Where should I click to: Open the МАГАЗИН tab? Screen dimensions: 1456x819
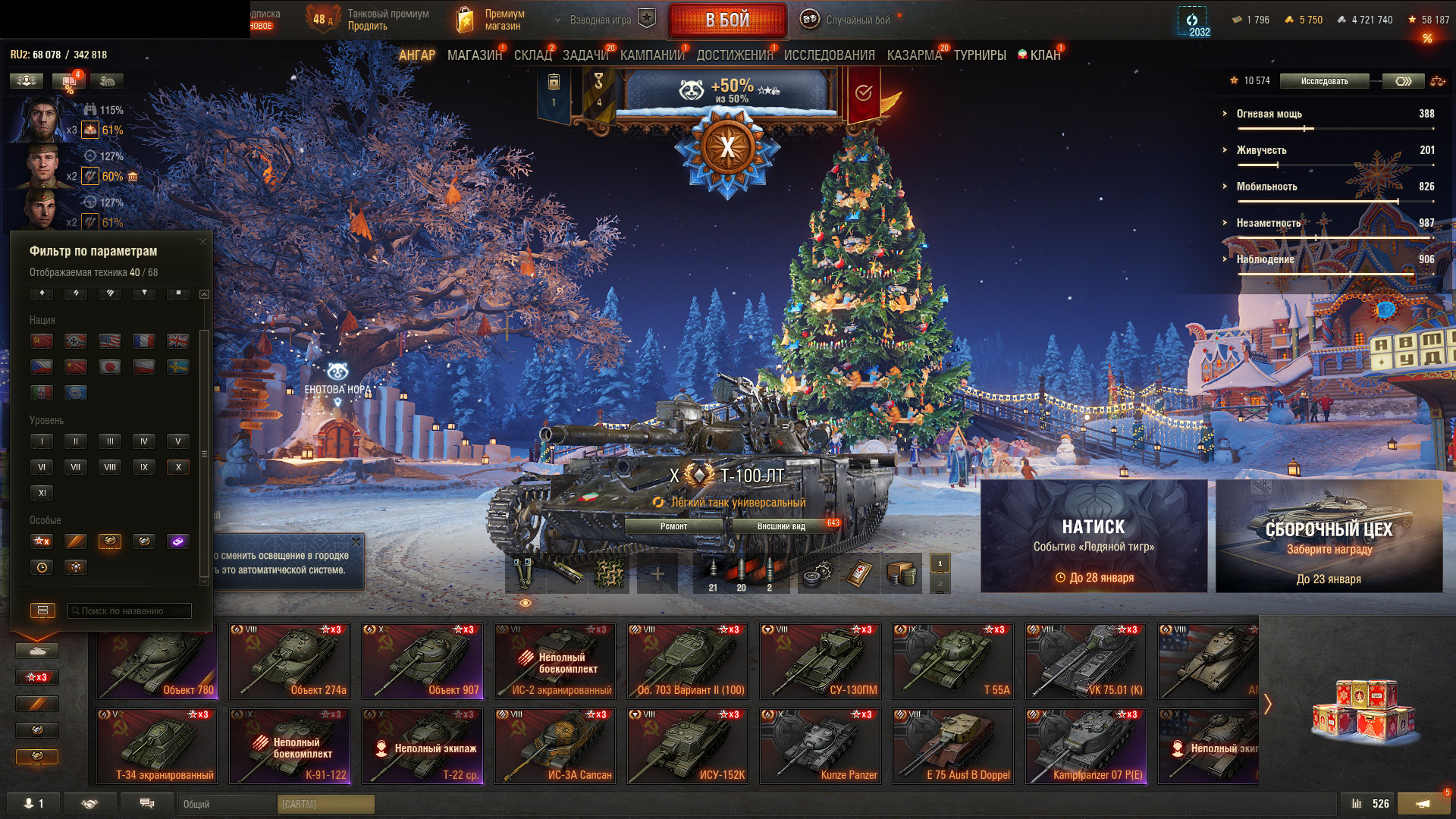click(474, 55)
